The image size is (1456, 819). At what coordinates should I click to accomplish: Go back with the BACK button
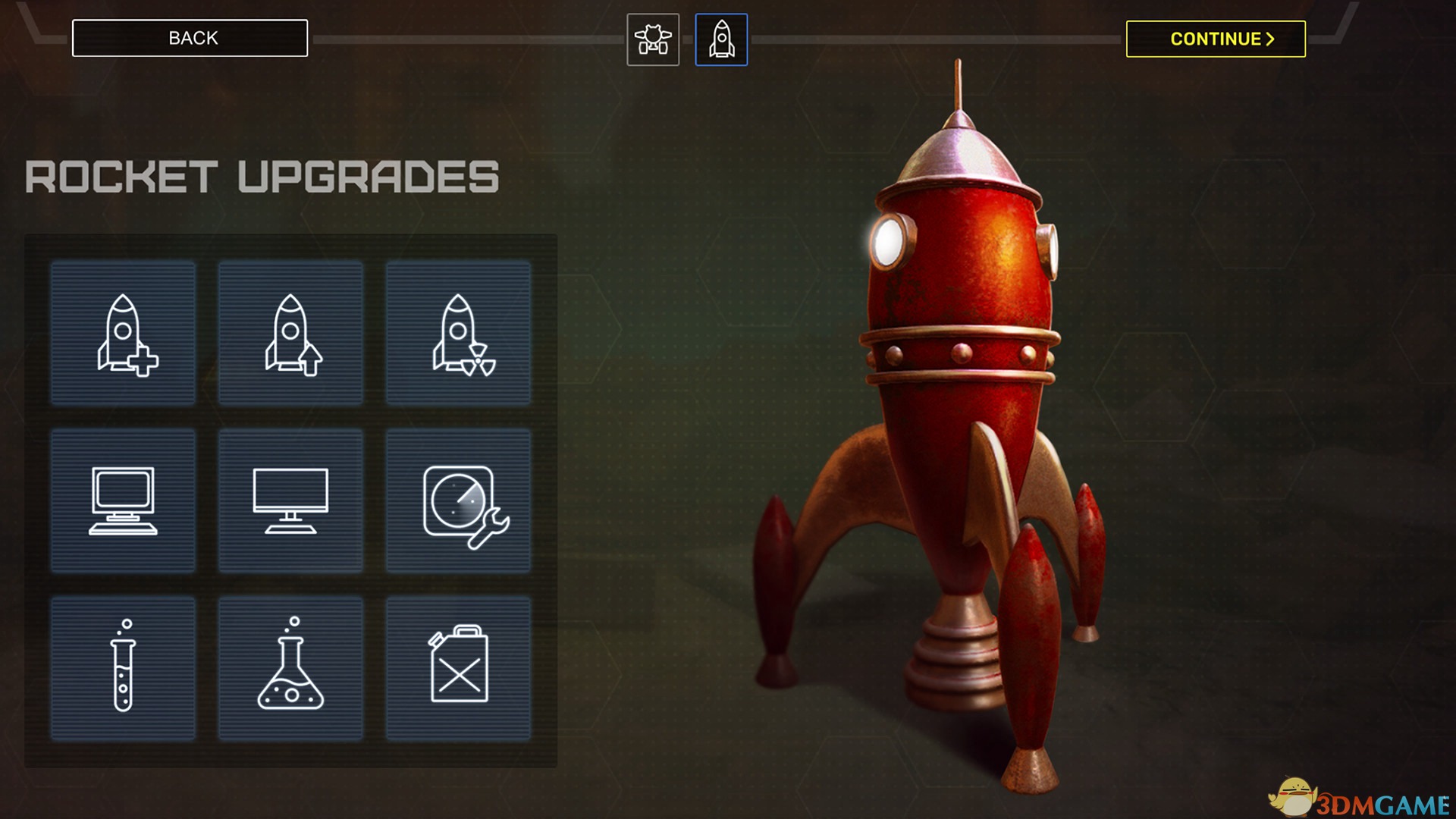[x=190, y=38]
